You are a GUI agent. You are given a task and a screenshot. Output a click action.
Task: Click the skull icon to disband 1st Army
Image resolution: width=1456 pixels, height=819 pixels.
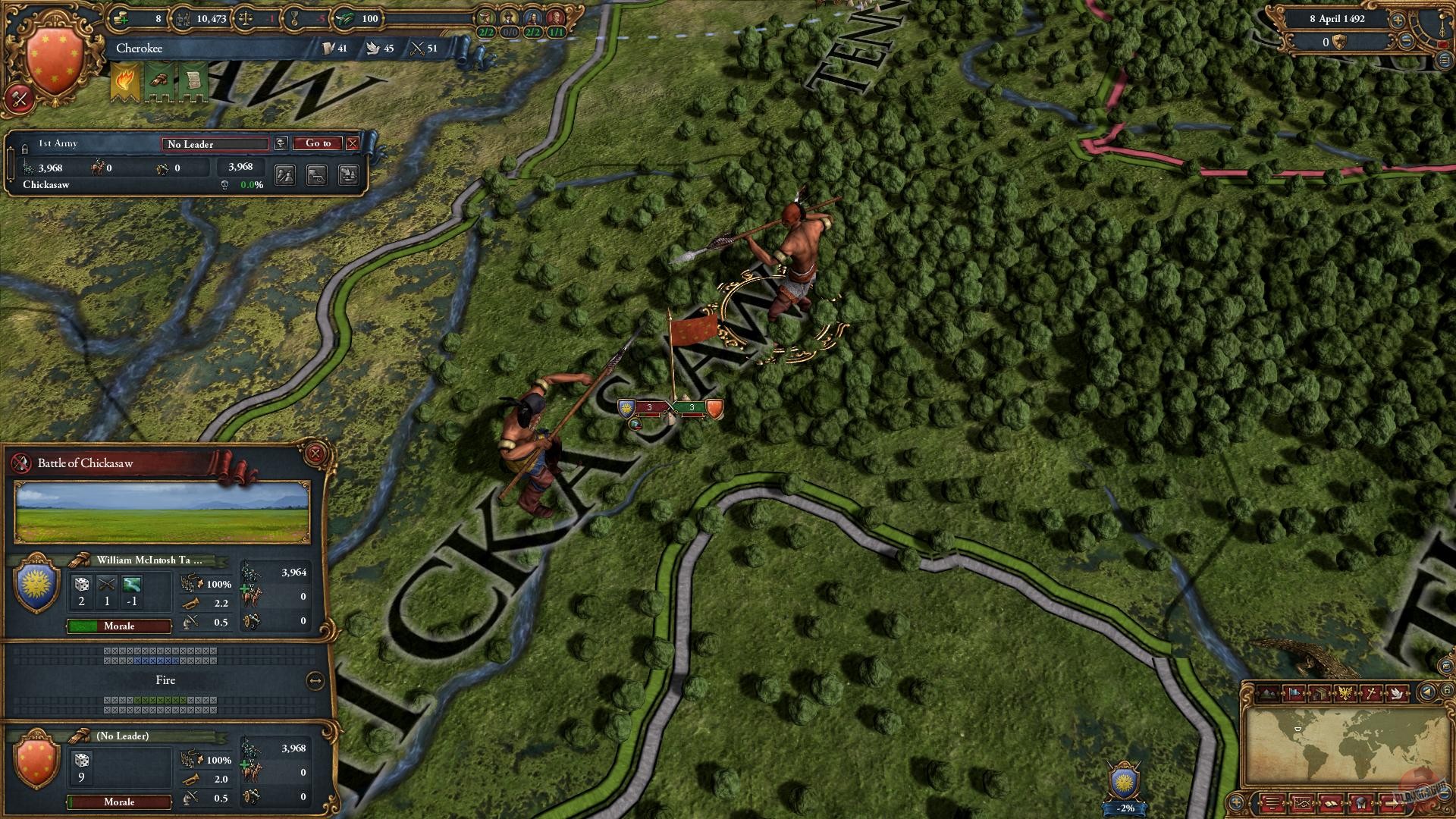click(x=281, y=143)
